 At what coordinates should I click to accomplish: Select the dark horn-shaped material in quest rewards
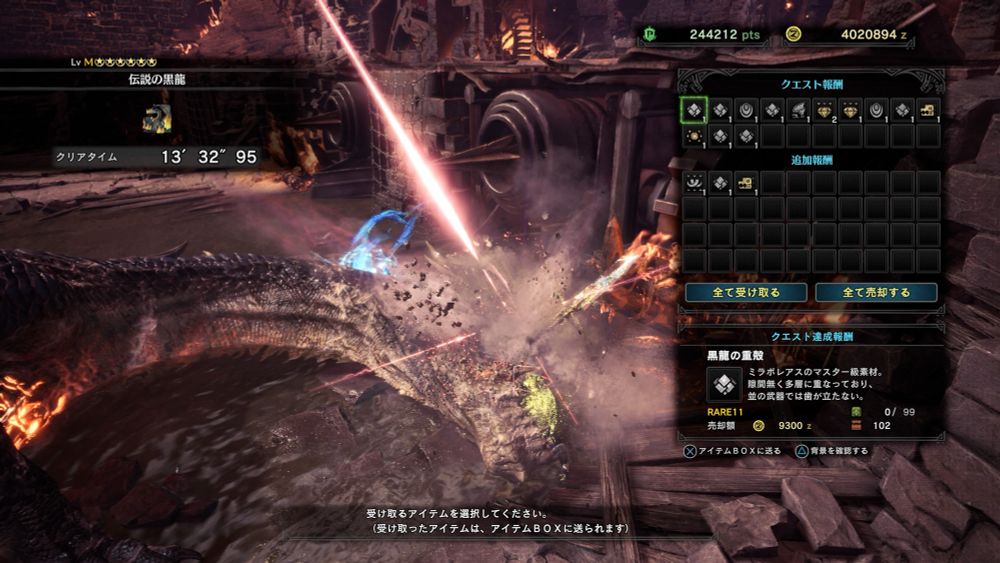[x=798, y=110]
